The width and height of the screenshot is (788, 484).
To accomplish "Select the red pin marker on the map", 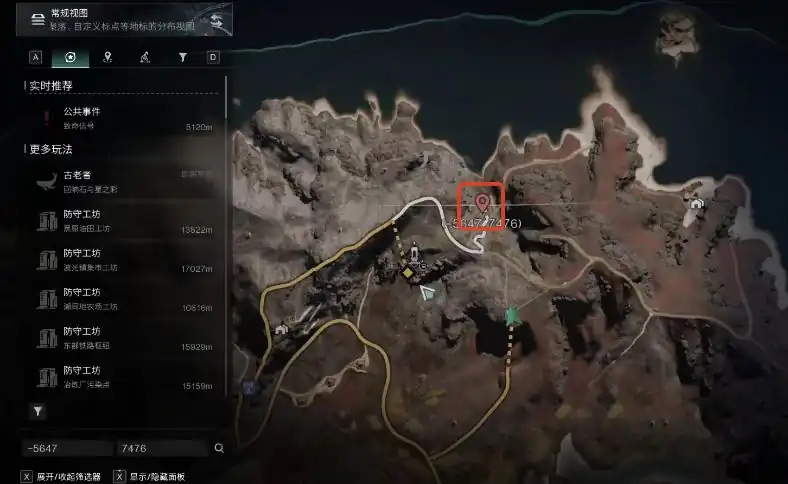I will pos(482,204).
